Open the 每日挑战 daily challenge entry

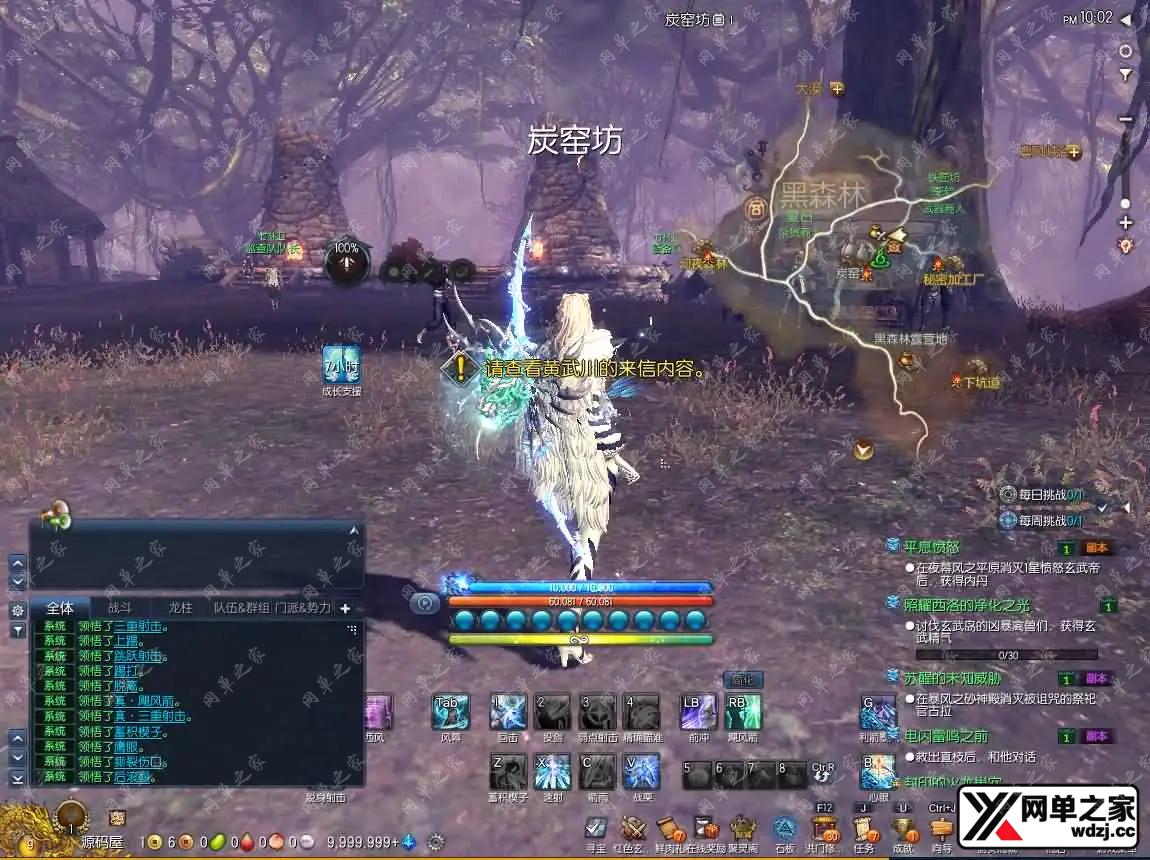pos(1041,494)
